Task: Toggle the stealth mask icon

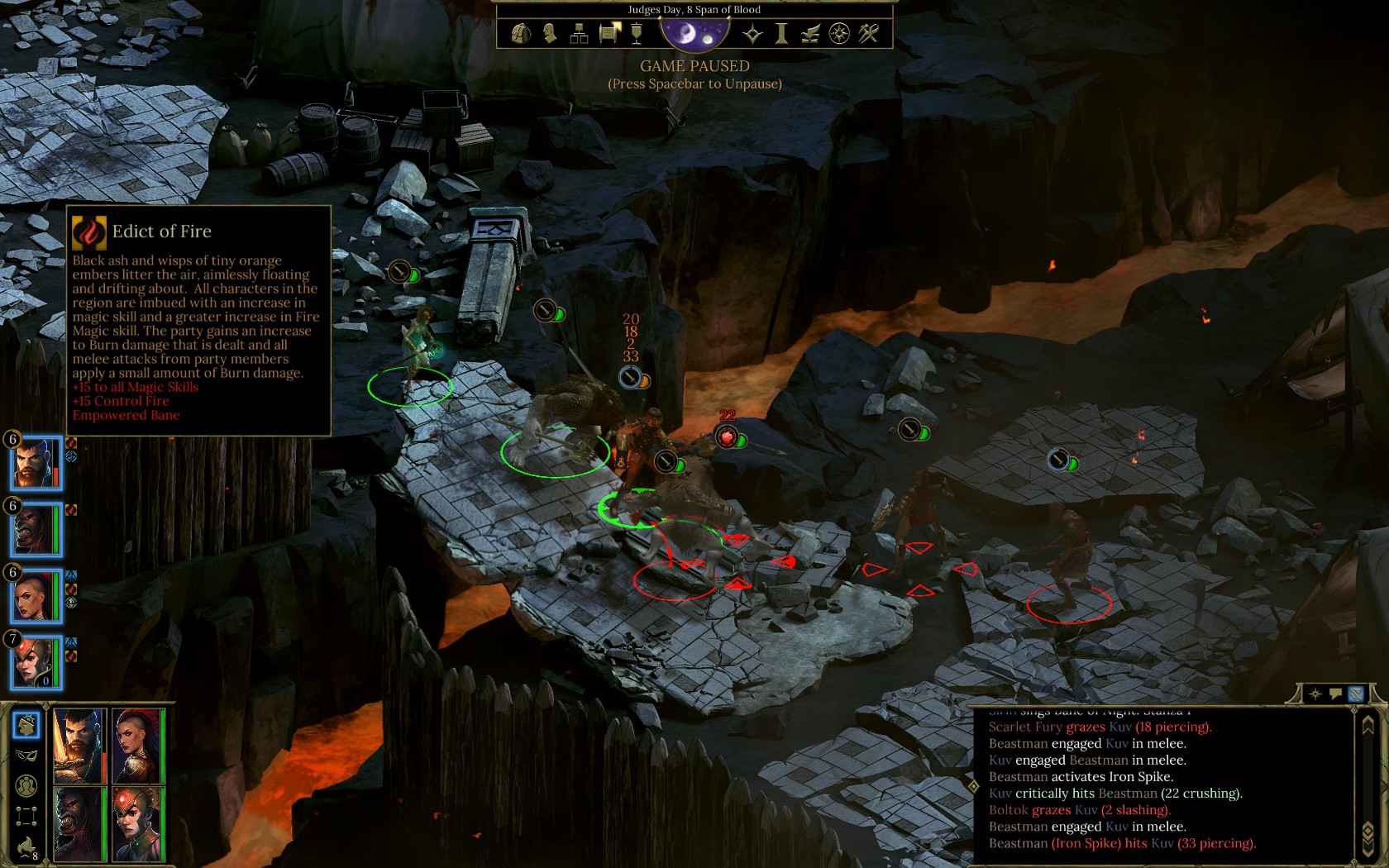Action: click(x=26, y=755)
